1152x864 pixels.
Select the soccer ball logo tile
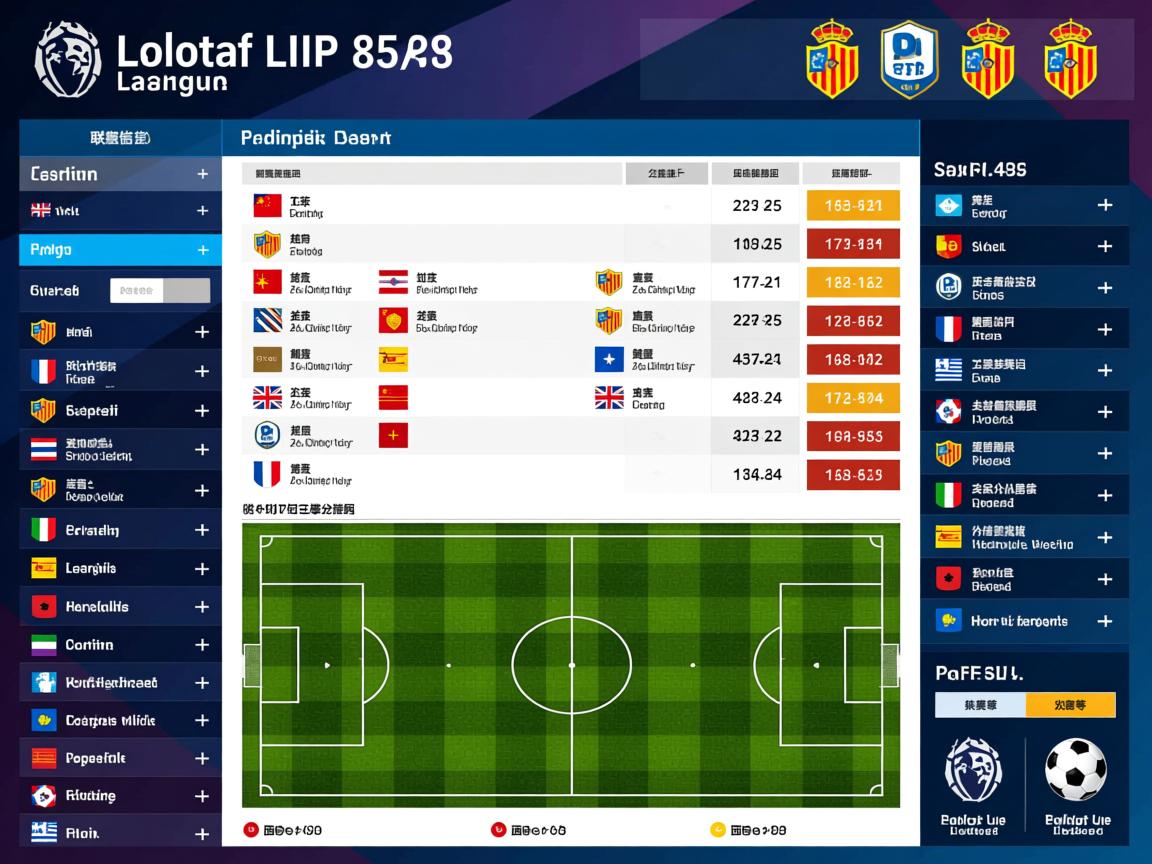1077,785
